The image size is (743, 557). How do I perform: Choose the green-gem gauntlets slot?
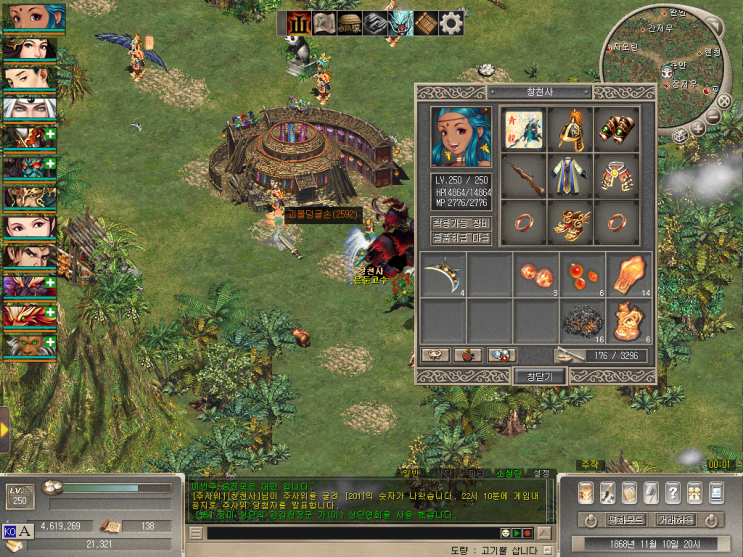(617, 128)
